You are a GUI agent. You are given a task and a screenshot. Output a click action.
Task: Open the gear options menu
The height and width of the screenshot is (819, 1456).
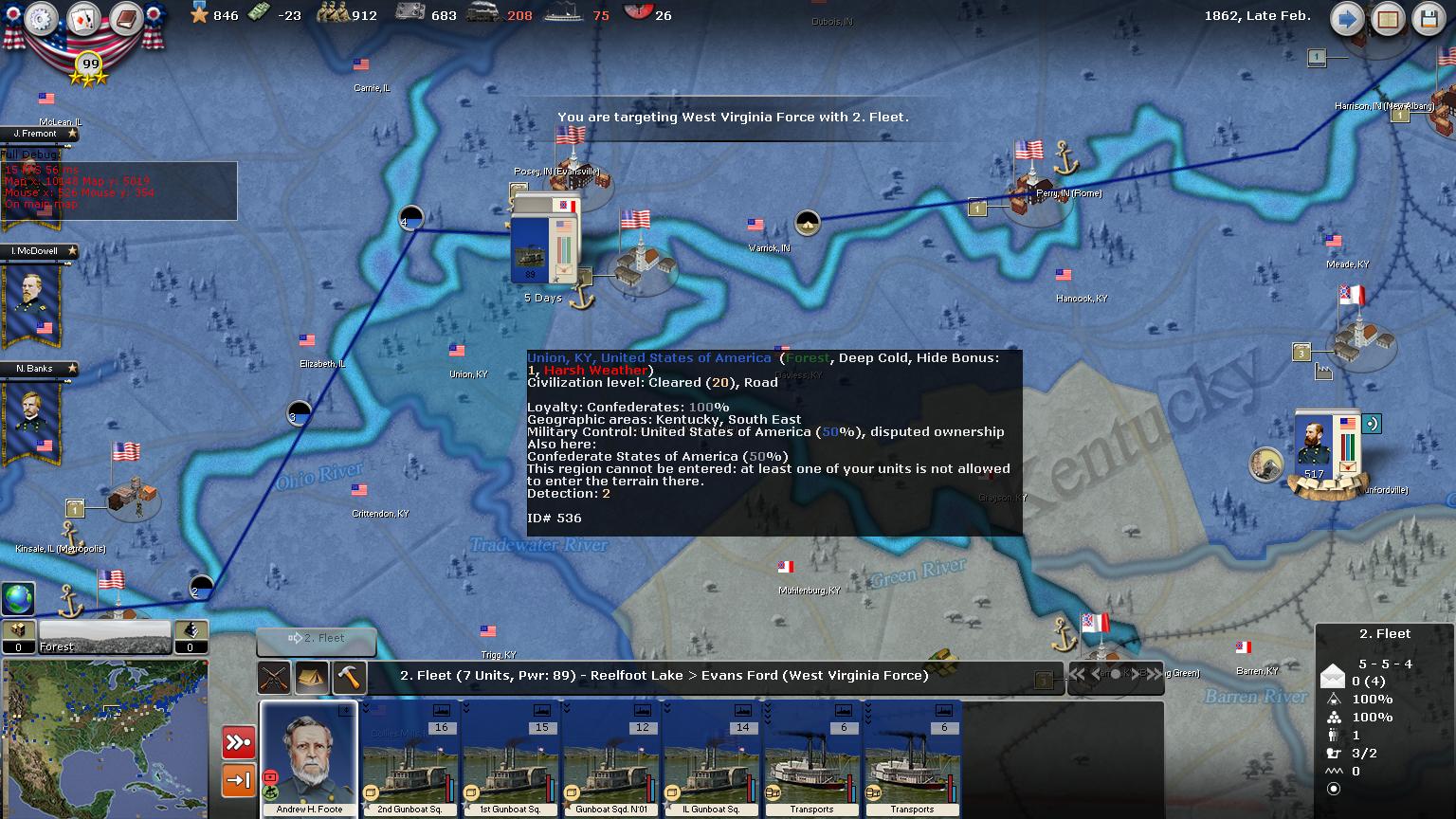pos(41,19)
